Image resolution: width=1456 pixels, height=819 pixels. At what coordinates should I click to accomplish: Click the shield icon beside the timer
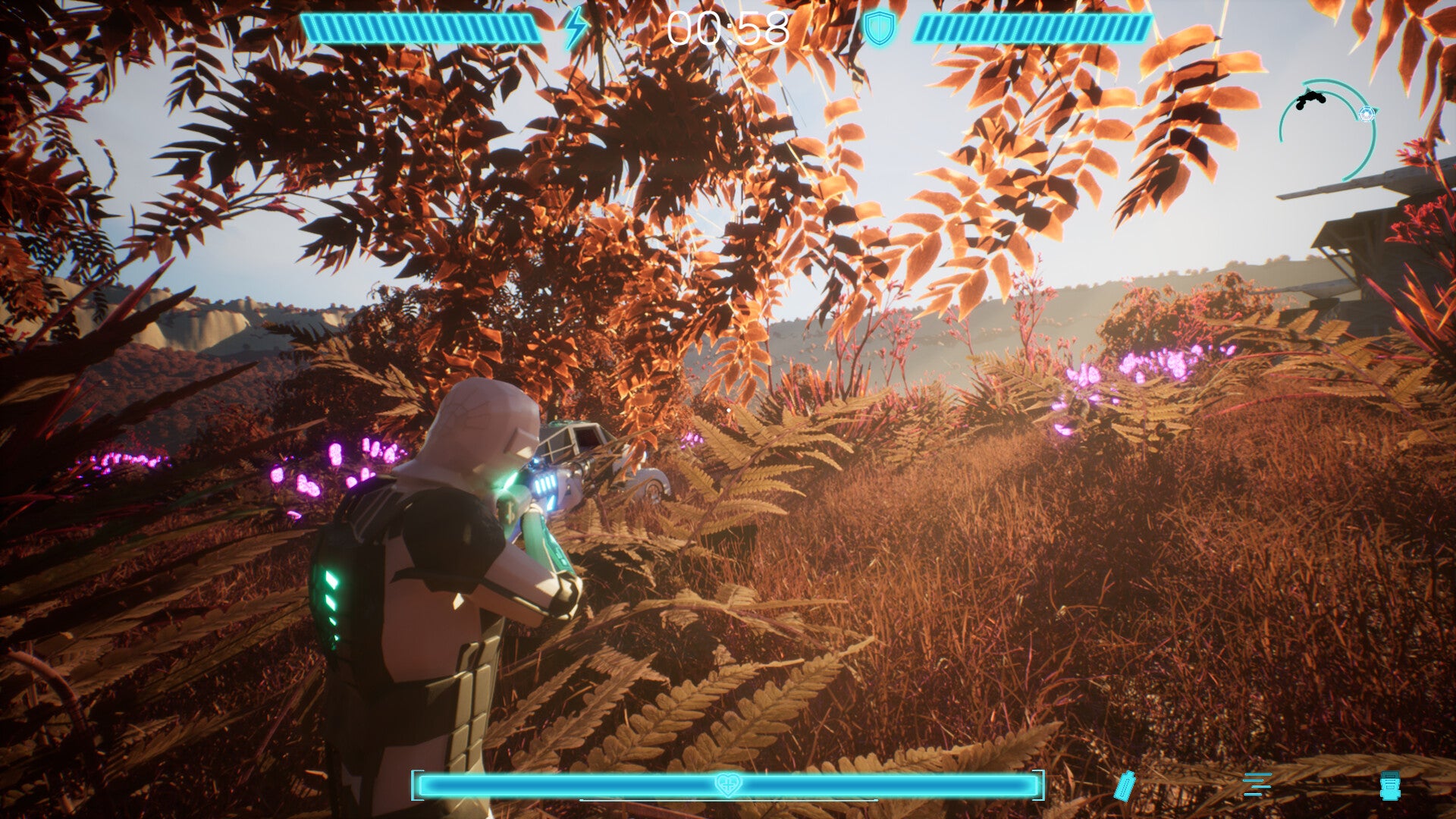coord(880,29)
